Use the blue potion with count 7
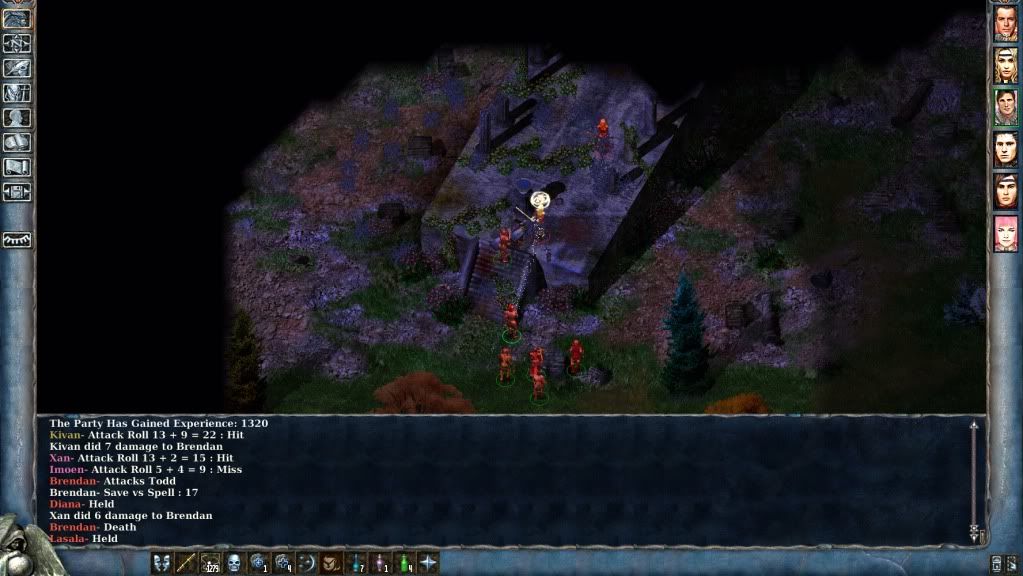The image size is (1023, 576). tap(356, 563)
